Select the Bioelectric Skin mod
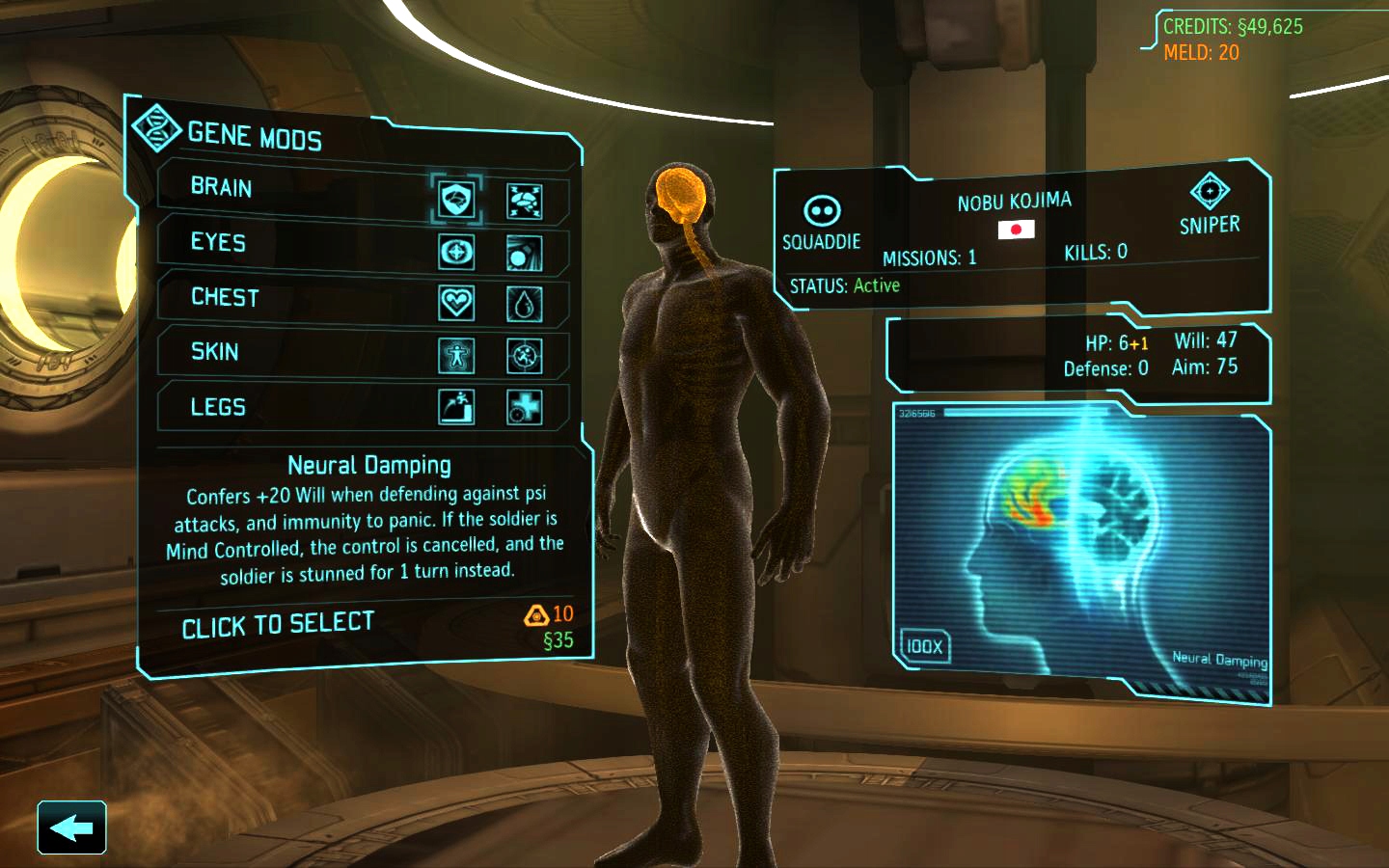Viewport: 1389px width, 868px height. click(x=524, y=358)
